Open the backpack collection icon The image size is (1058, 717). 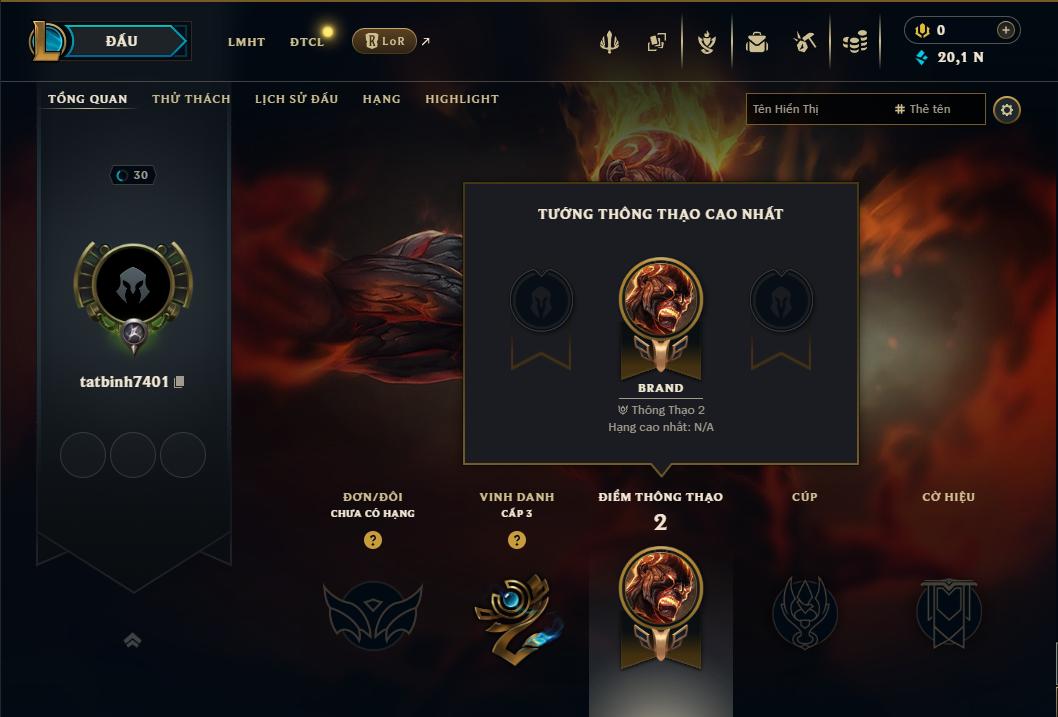(x=757, y=42)
